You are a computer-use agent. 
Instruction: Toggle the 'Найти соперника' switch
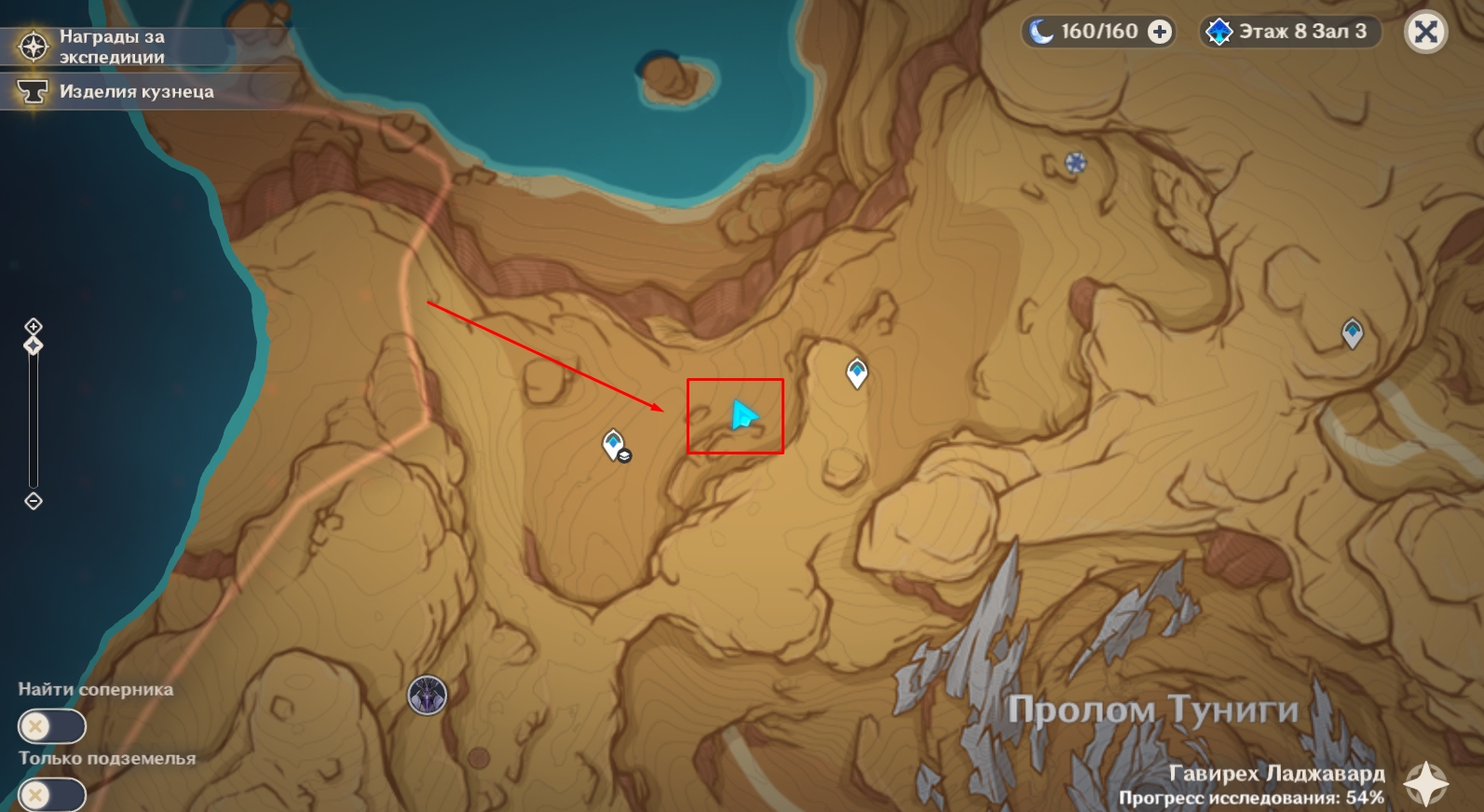(51, 726)
